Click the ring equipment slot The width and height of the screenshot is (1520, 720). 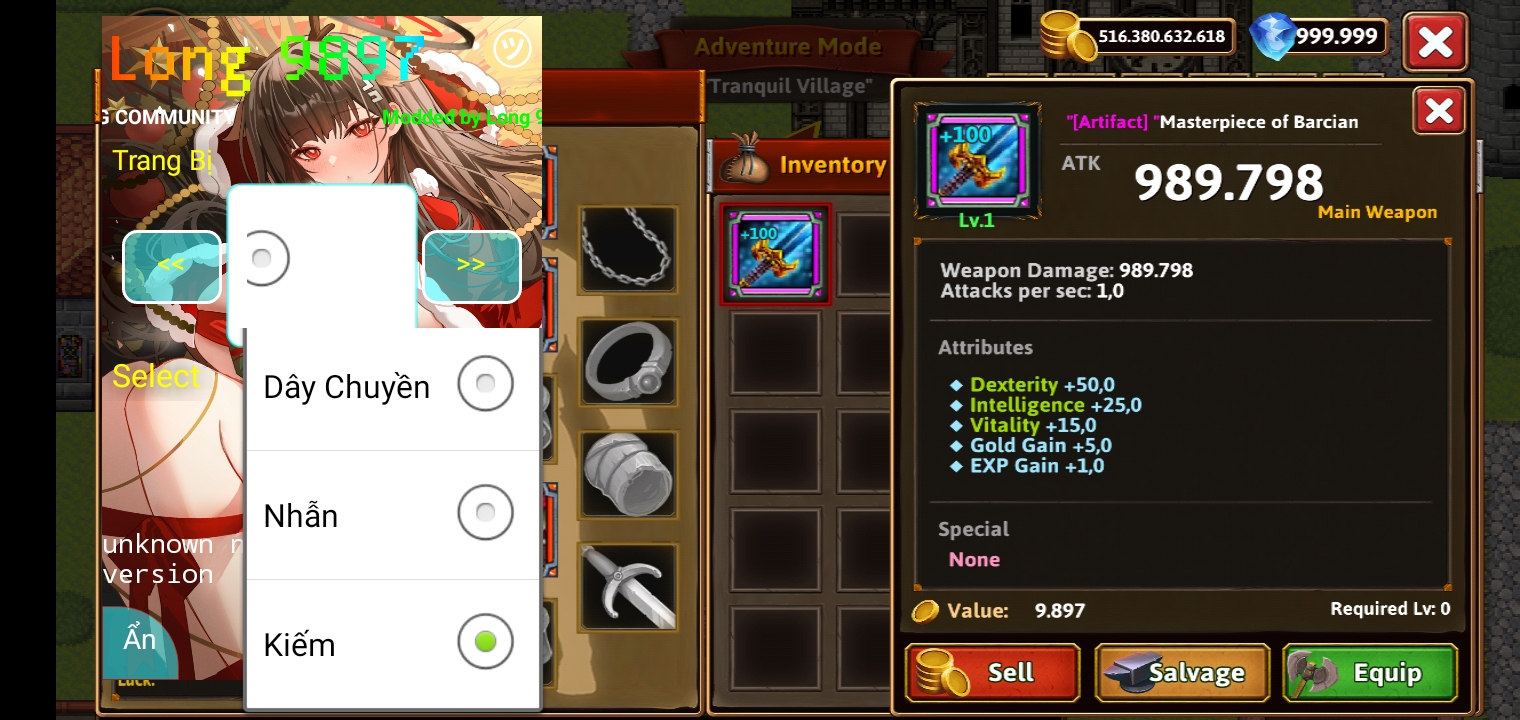click(x=628, y=362)
